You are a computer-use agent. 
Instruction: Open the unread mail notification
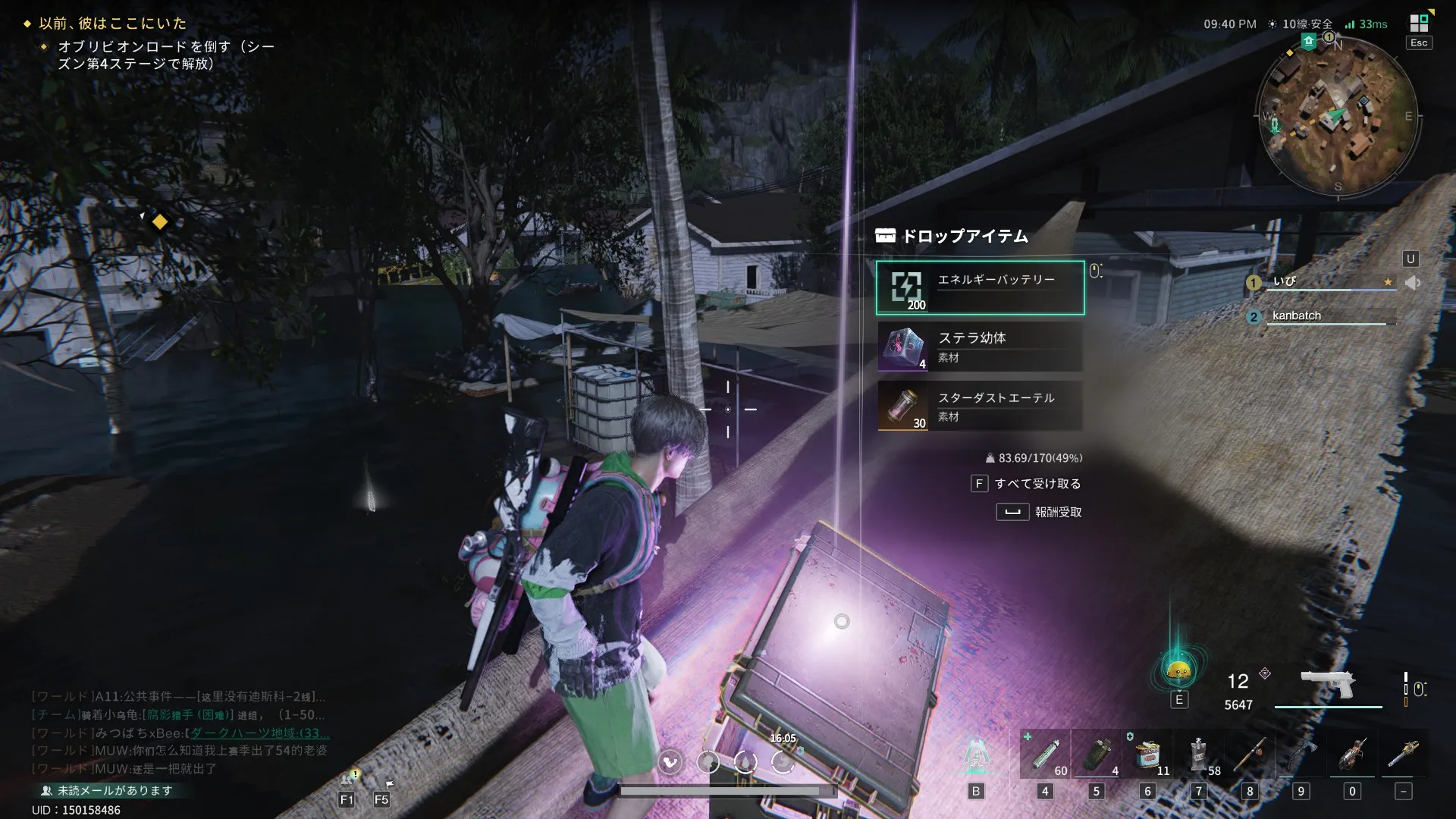point(114,790)
